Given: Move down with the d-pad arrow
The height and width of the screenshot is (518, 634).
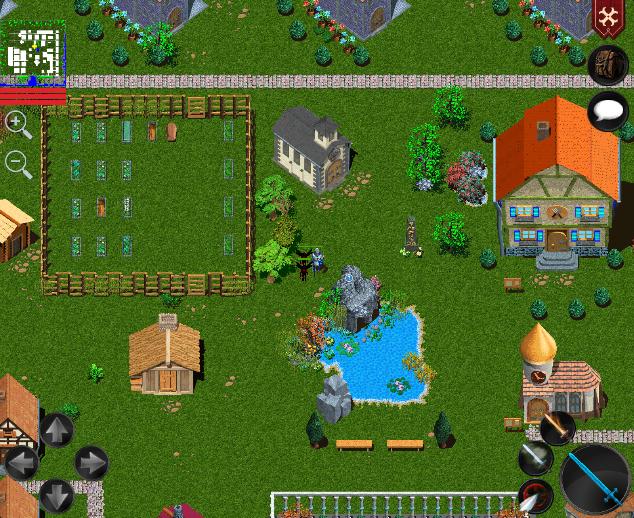Looking at the screenshot, I should [x=56, y=495].
